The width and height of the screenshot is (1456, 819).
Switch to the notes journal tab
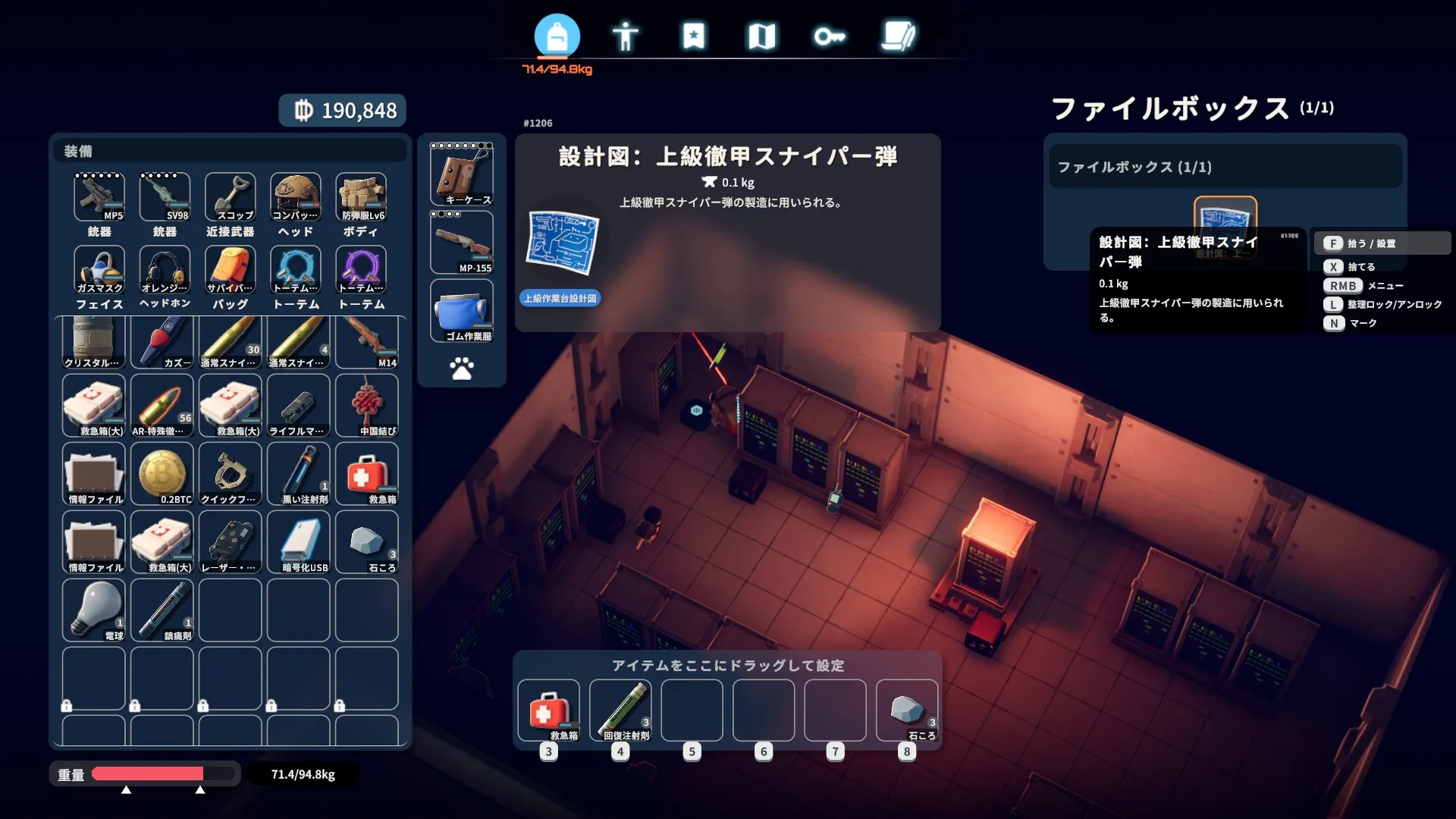tap(899, 36)
